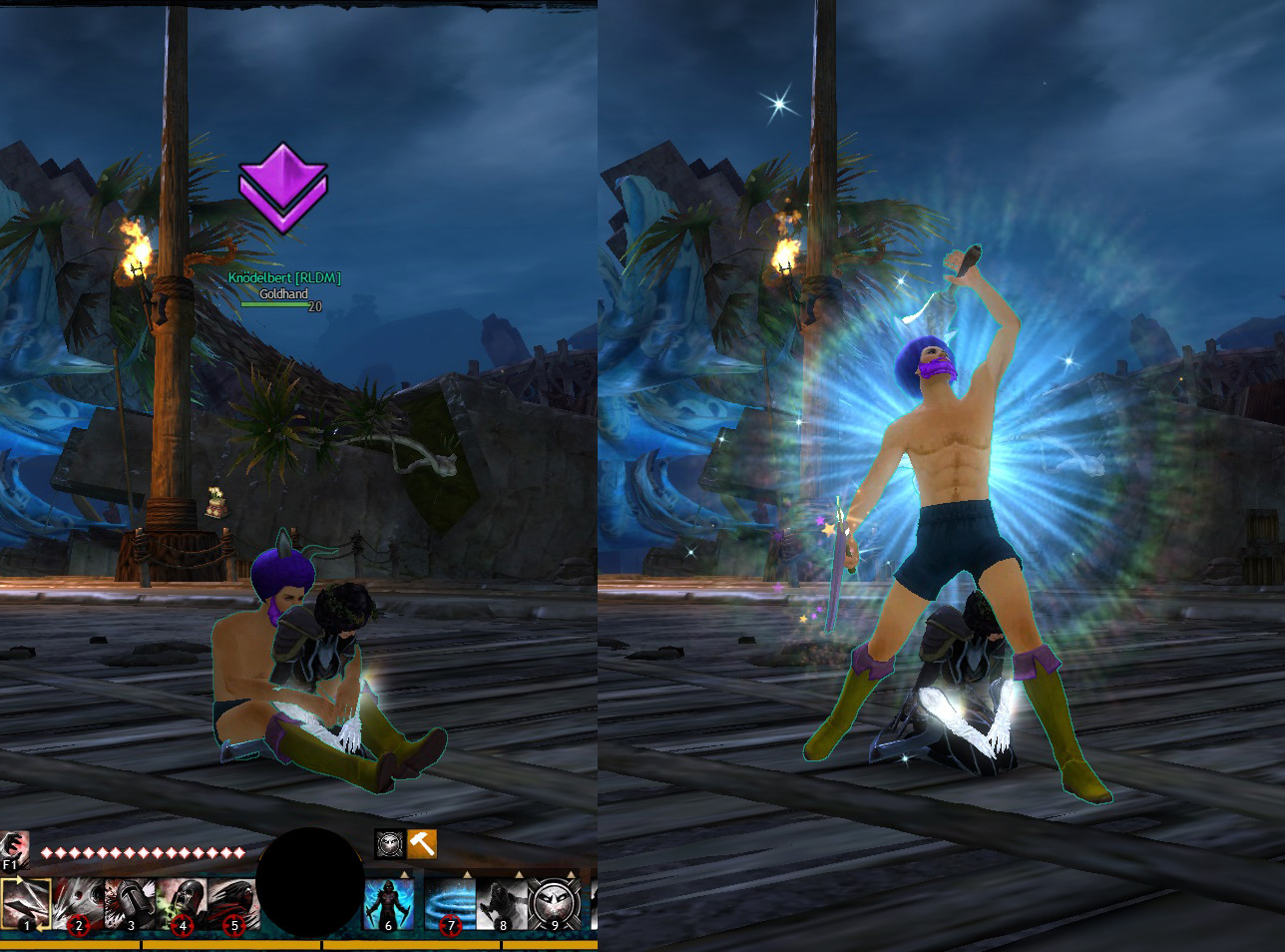This screenshot has width=1285, height=952.
Task: Activate the signet skill in slot 9
Action: point(555,903)
